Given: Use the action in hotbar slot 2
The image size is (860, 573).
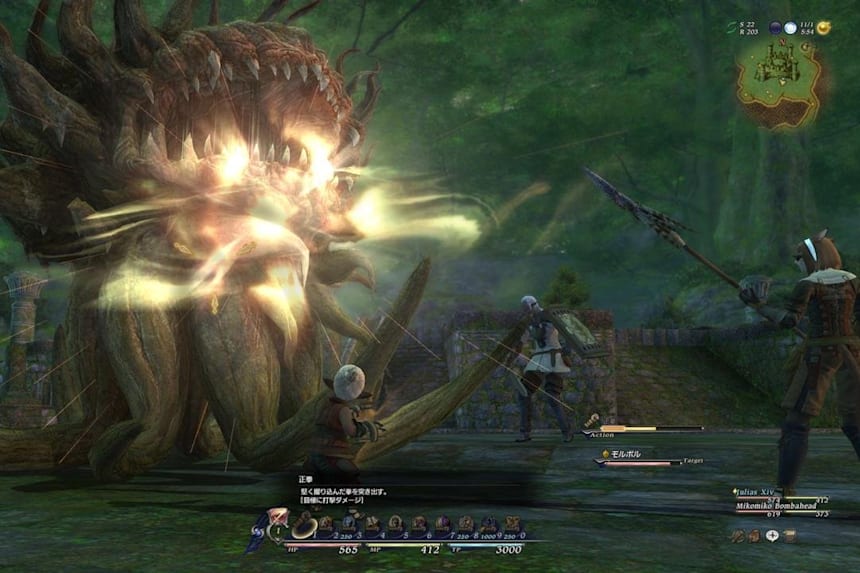Looking at the screenshot, I should click(x=326, y=523).
